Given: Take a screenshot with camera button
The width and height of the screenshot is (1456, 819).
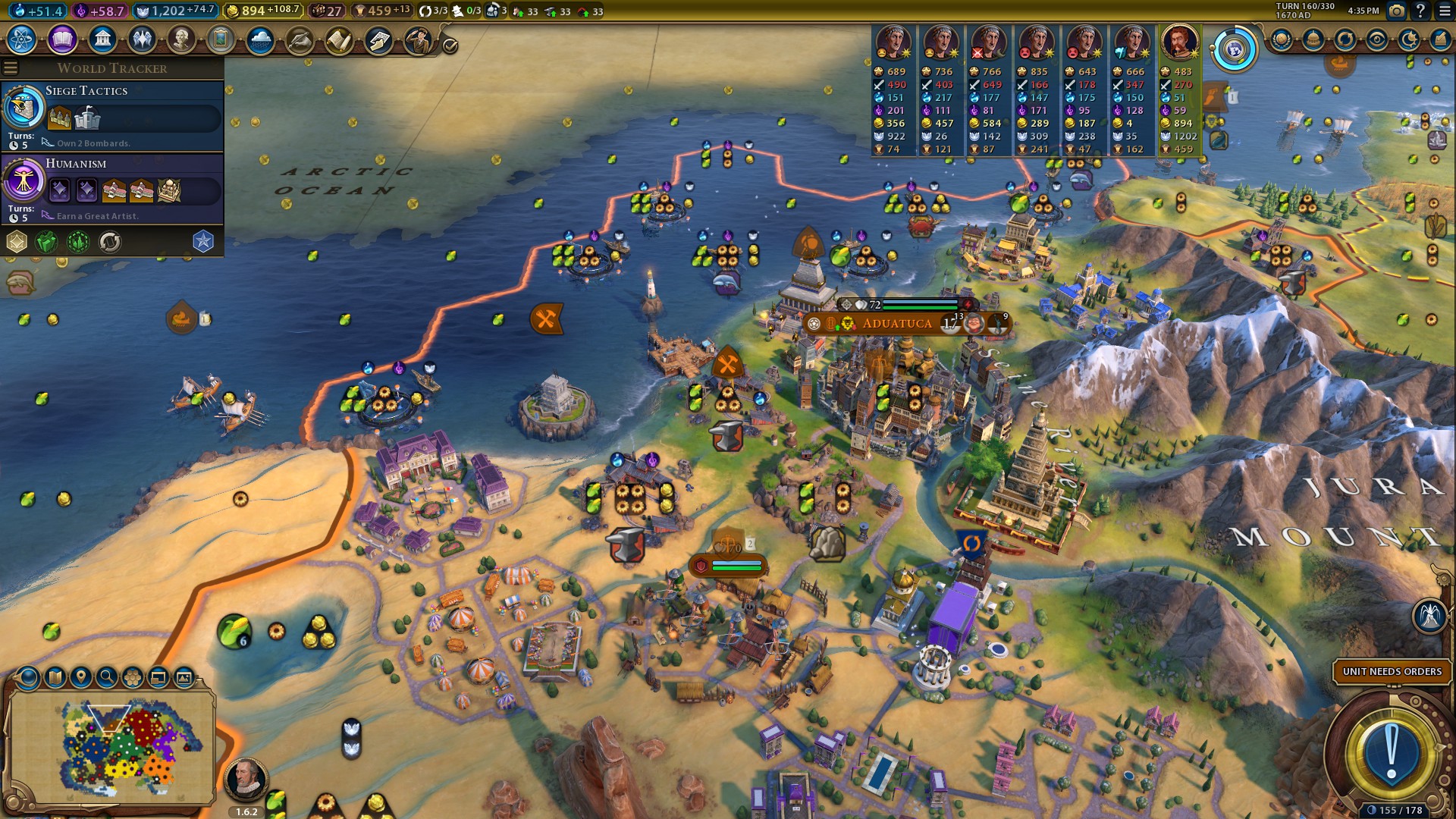Looking at the screenshot, I should (1396, 11).
